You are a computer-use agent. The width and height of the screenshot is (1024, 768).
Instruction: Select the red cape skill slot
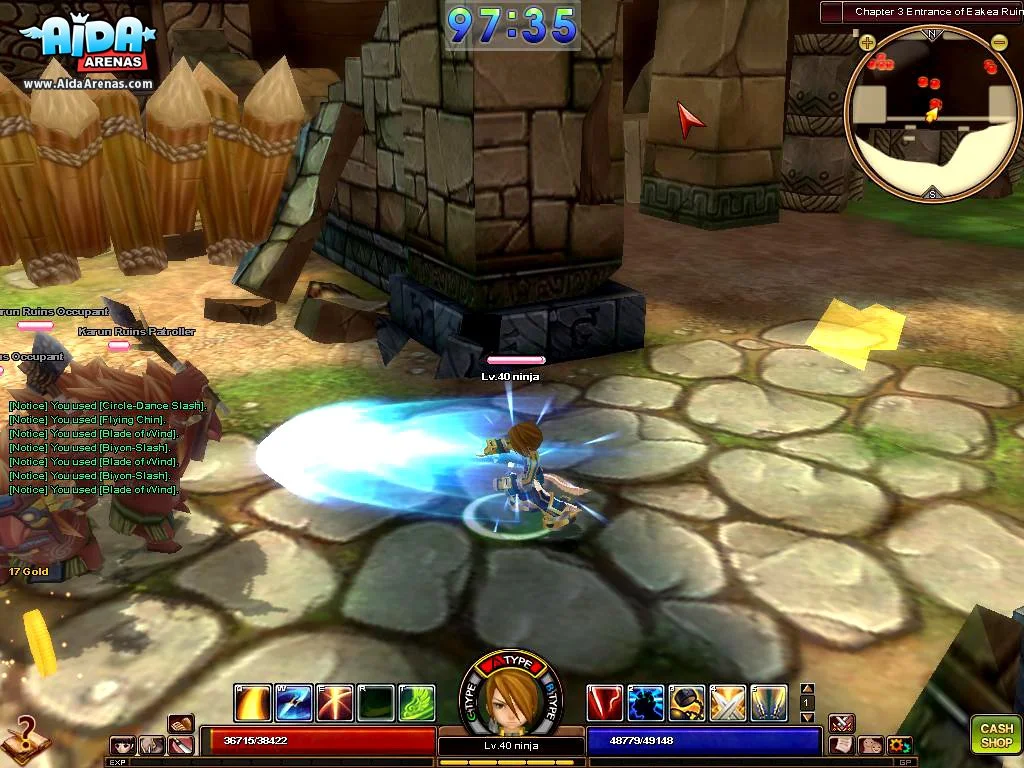[x=605, y=703]
